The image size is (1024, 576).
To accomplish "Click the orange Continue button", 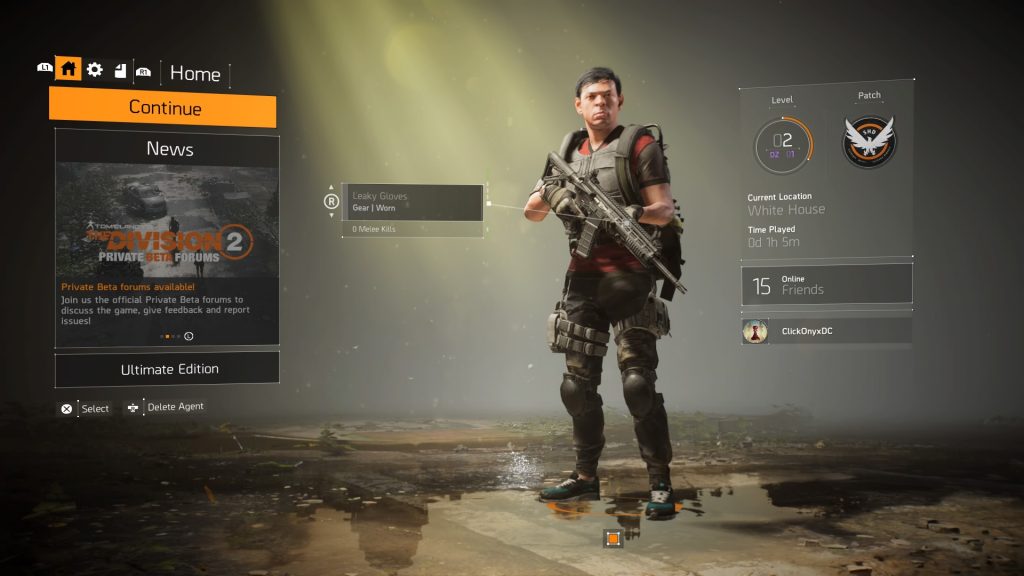I will [x=163, y=108].
